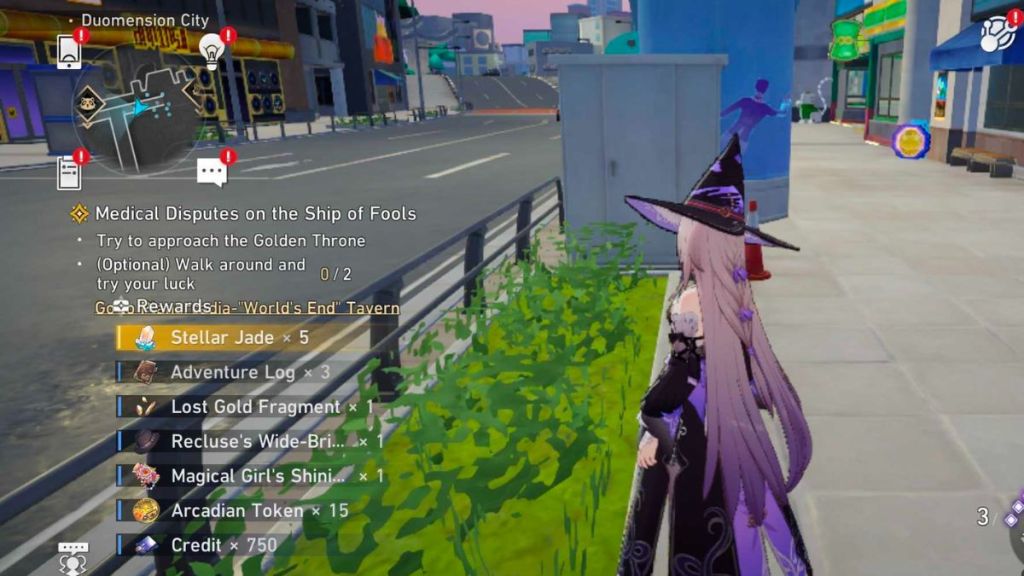
Task: Open the lightbulb tutorial hints icon
Action: click(x=211, y=50)
